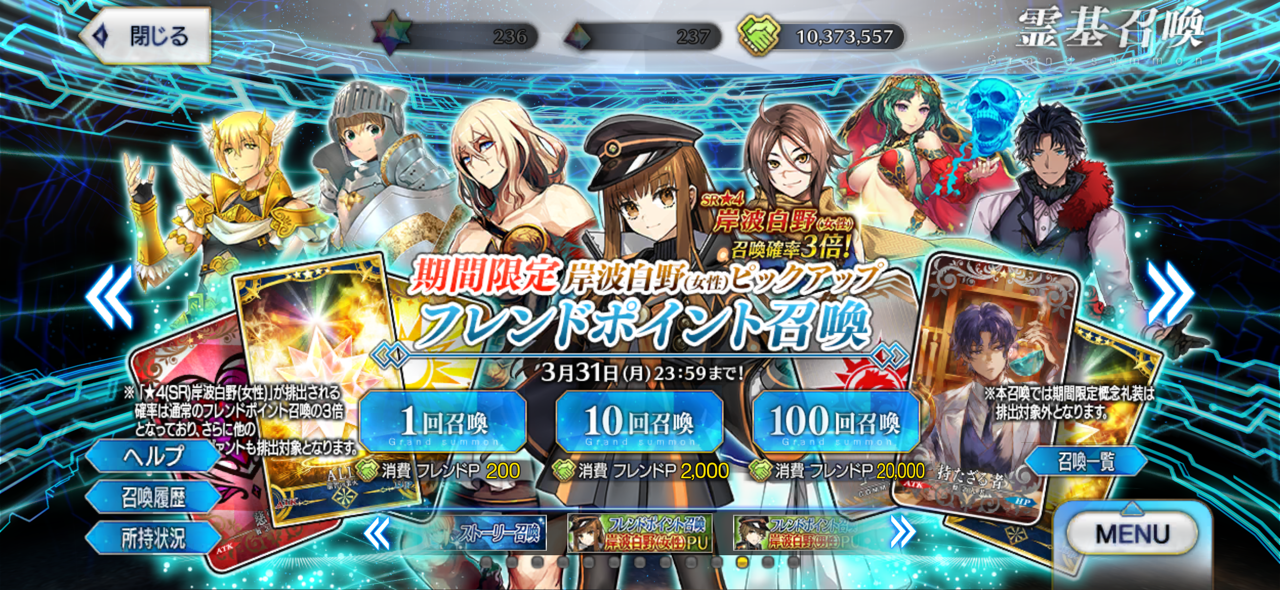Viewport: 1280px width, 590px height.
Task: Perform a 1回召喚 single summon
Action: [442, 421]
